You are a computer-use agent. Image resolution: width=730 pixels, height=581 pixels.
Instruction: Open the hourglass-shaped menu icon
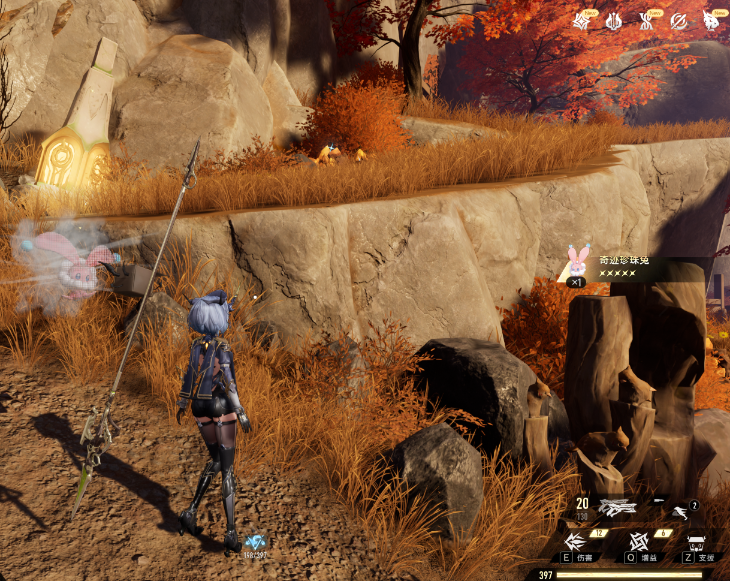(x=646, y=20)
